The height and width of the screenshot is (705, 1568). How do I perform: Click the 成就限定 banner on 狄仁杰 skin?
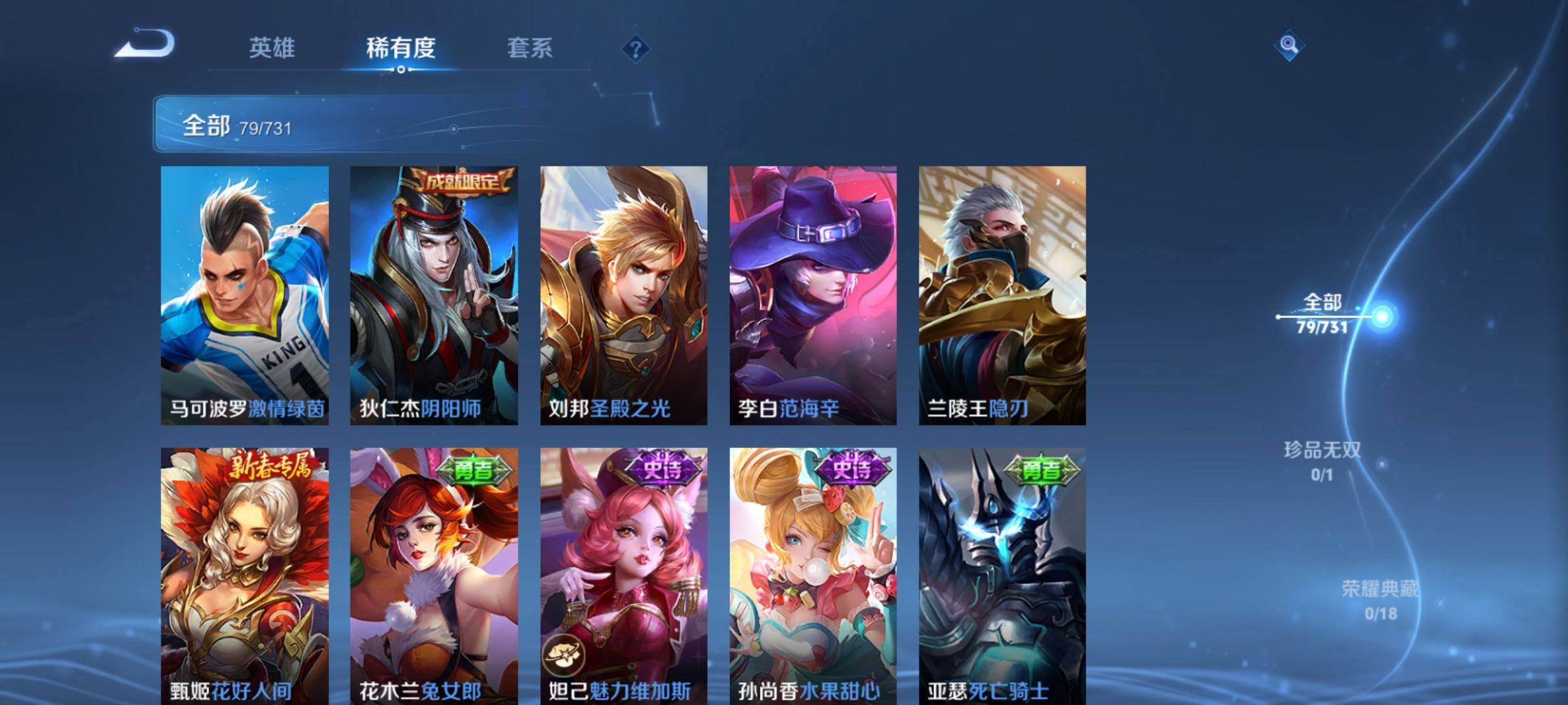[x=462, y=183]
